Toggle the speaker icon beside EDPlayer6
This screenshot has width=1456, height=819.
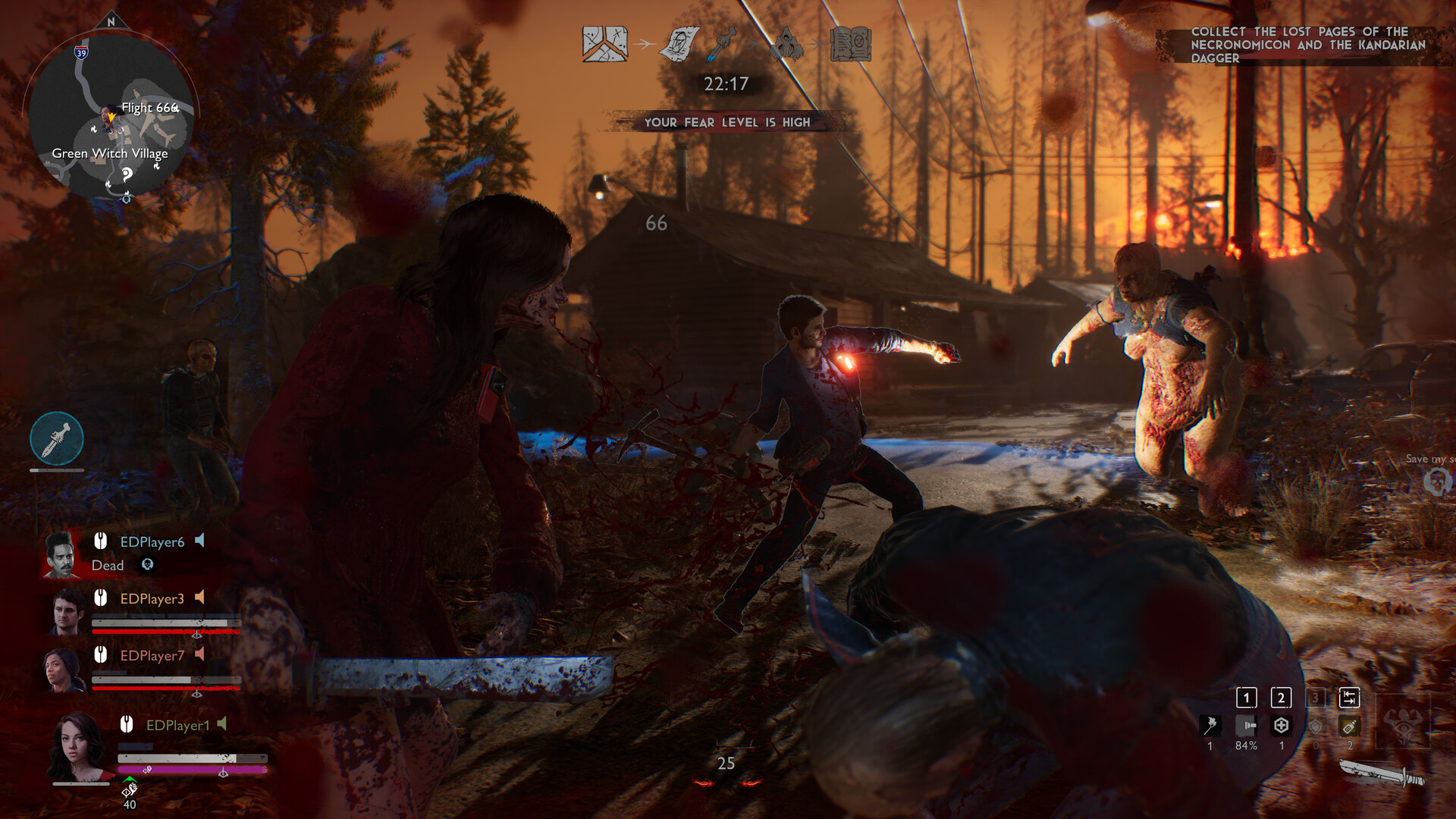tap(200, 541)
